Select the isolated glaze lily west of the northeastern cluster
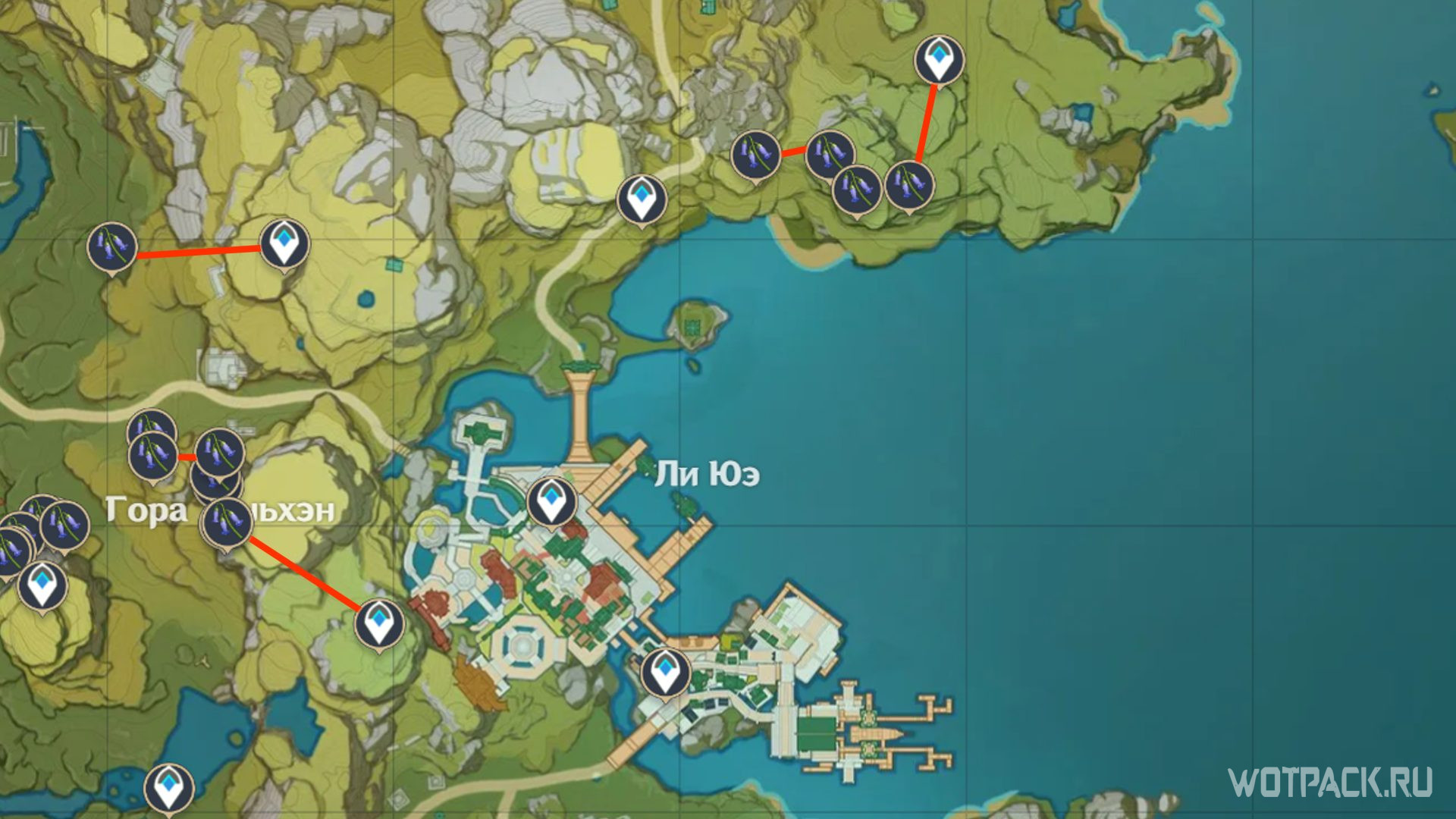The width and height of the screenshot is (1456, 819). pyautogui.click(x=755, y=154)
